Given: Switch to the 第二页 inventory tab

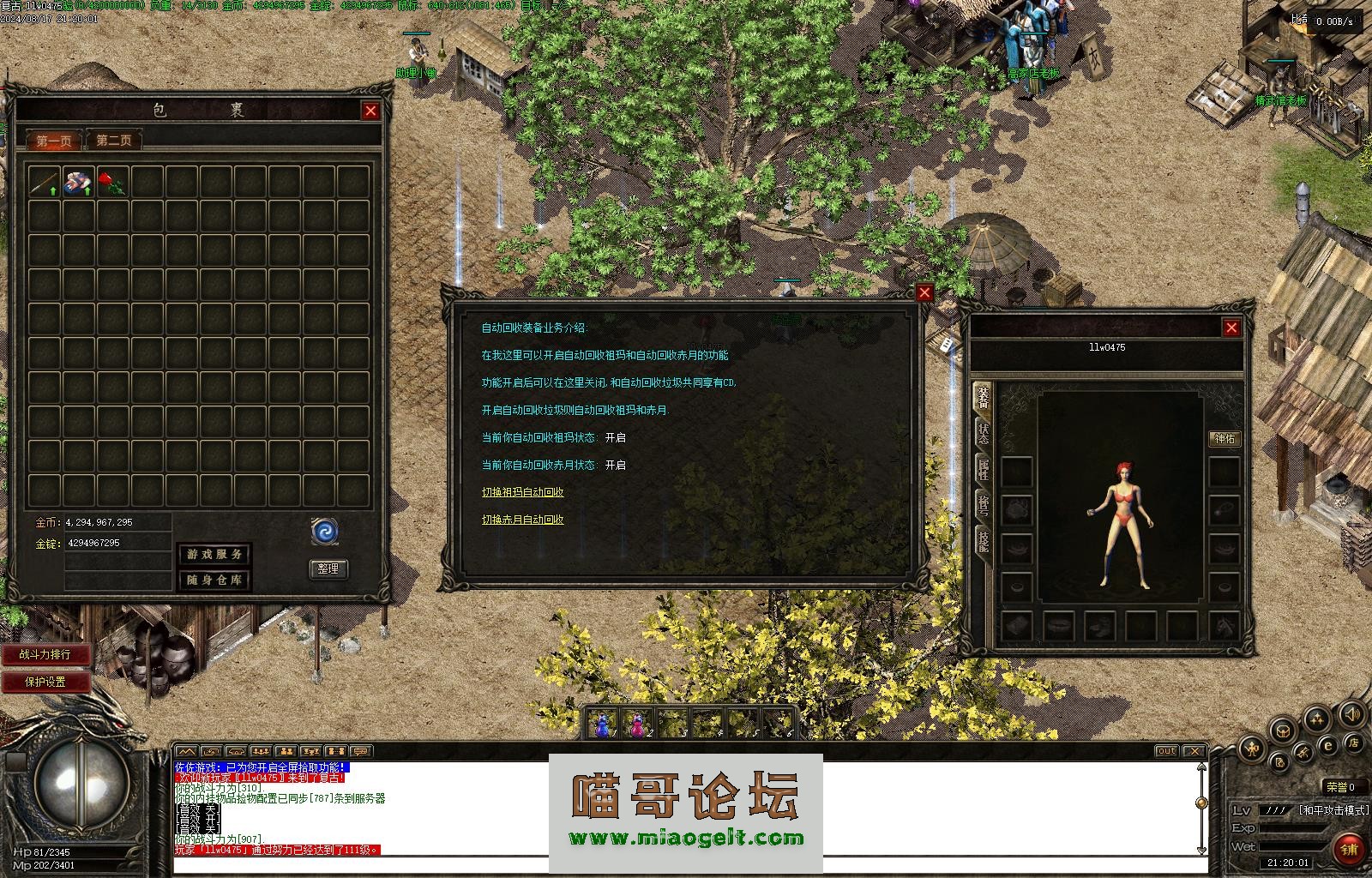Looking at the screenshot, I should coord(114,141).
